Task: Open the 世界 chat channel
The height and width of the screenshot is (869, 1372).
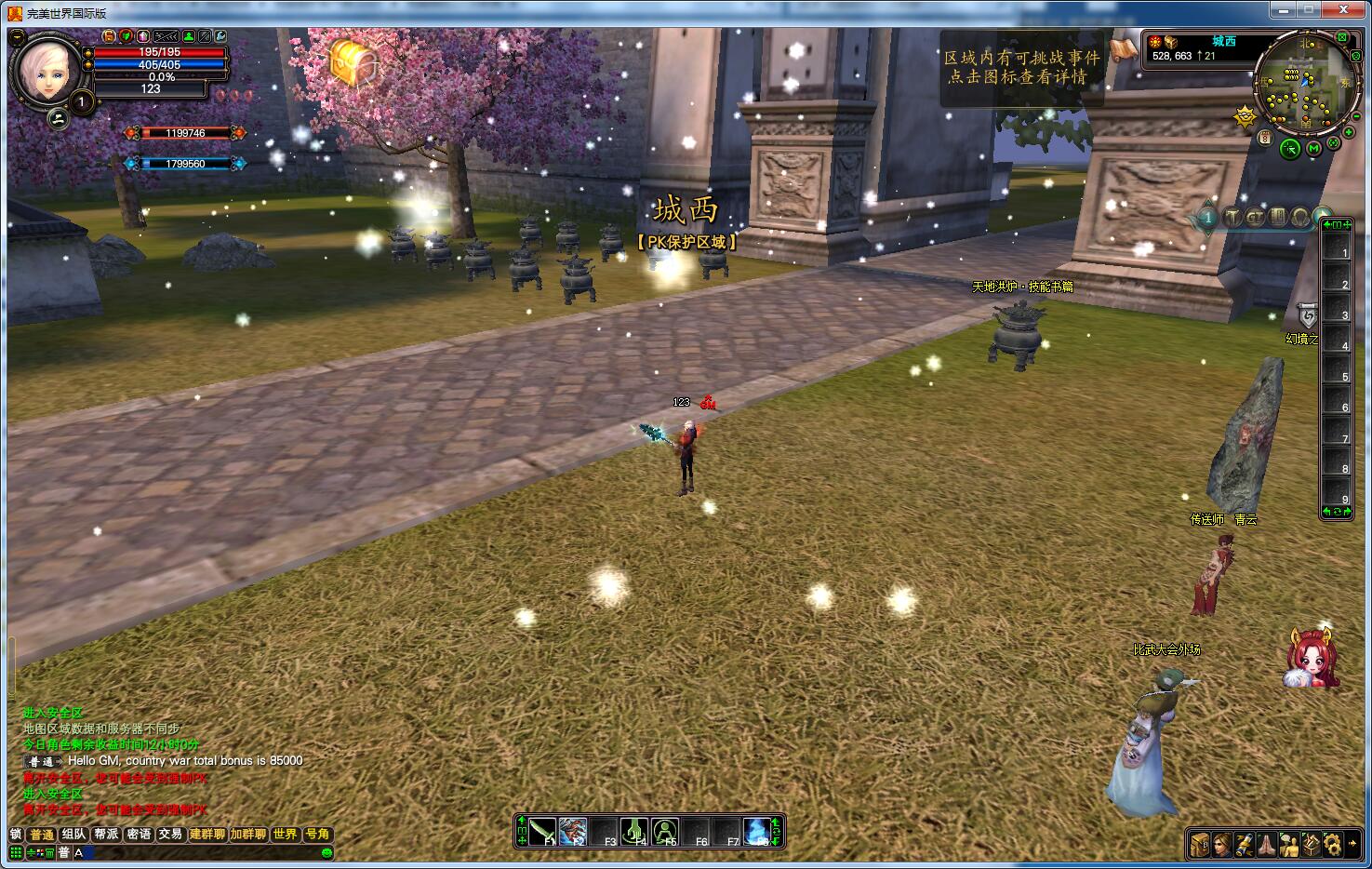Action: click(285, 835)
